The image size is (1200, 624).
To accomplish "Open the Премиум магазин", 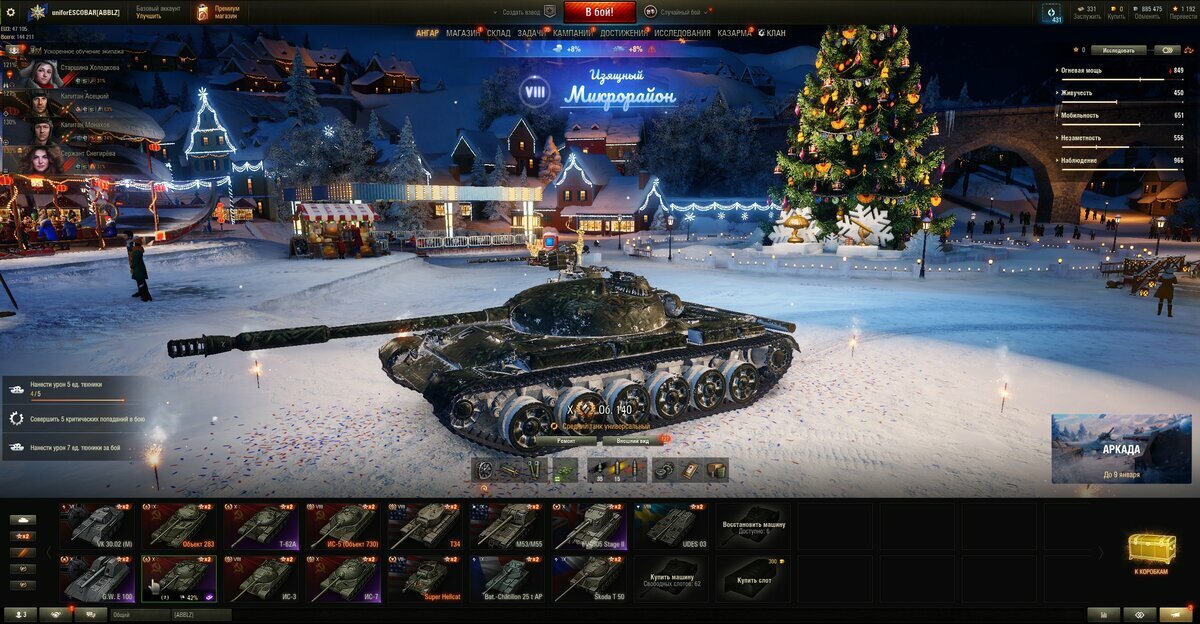I will click(x=220, y=12).
